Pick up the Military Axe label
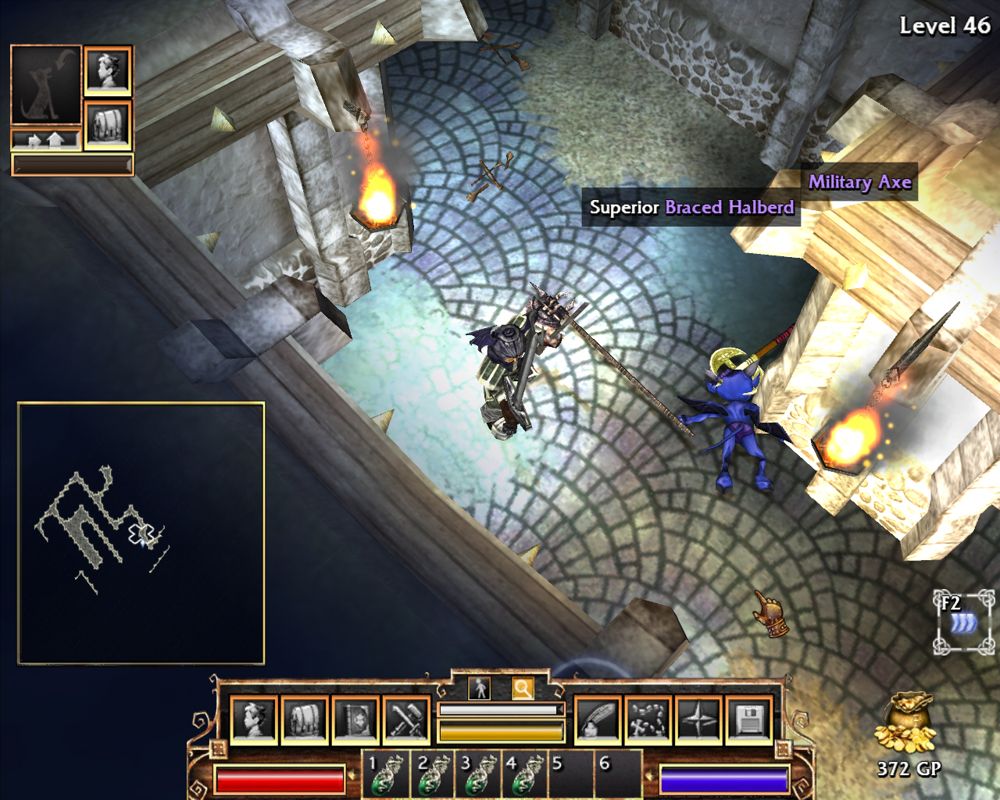Viewport: 1000px width, 800px height. coord(860,182)
